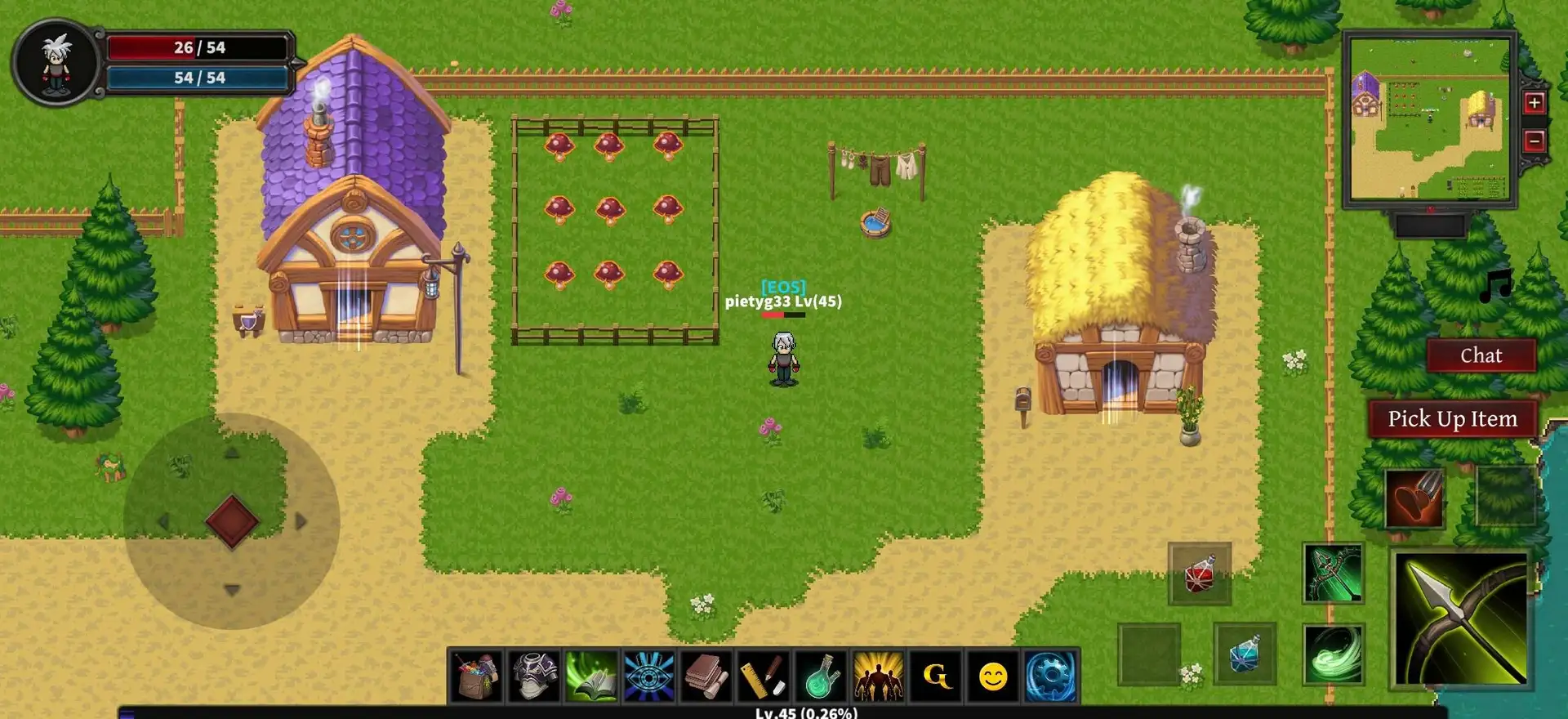Open the smiley face emote menu

click(x=993, y=677)
